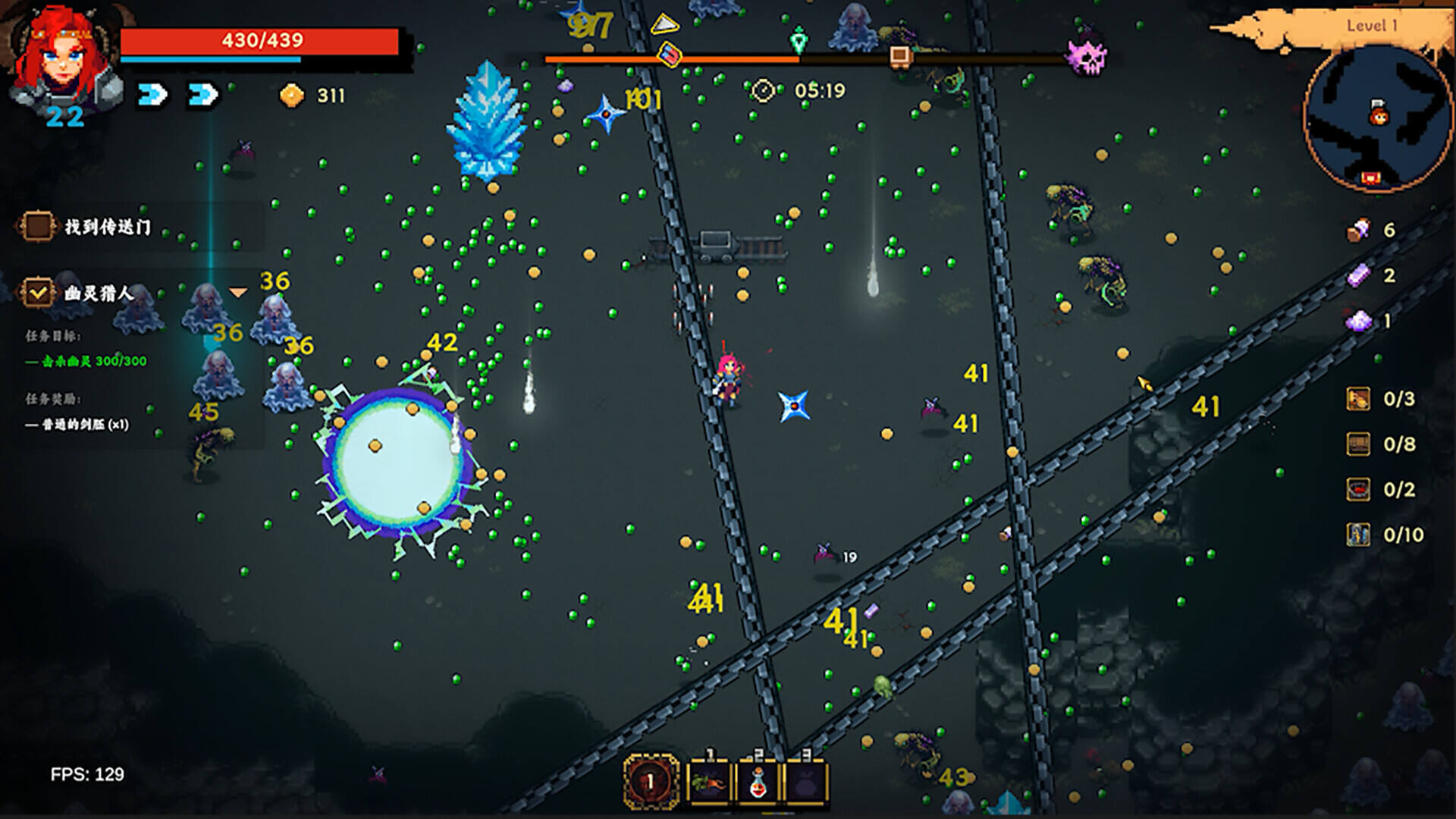Image resolution: width=1456 pixels, height=819 pixels.
Task: Click the purple ingot resource icon
Action: (x=1358, y=275)
